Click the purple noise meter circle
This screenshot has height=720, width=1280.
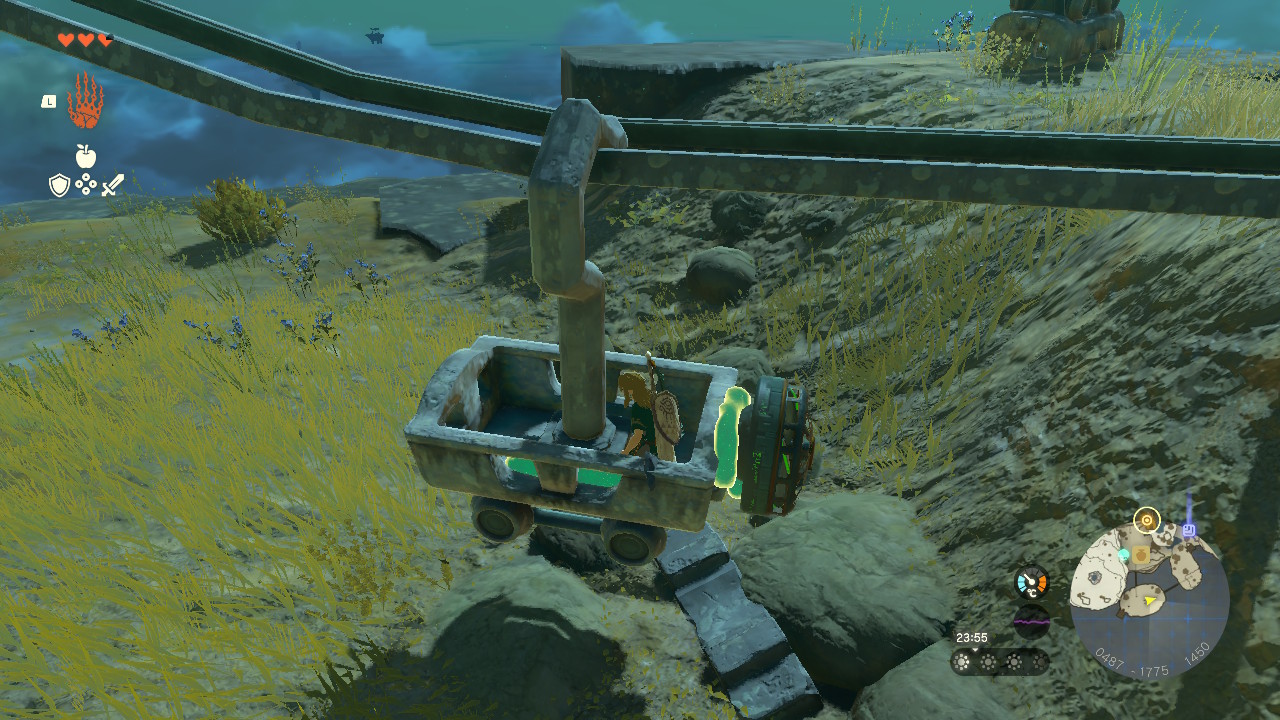click(x=1031, y=621)
